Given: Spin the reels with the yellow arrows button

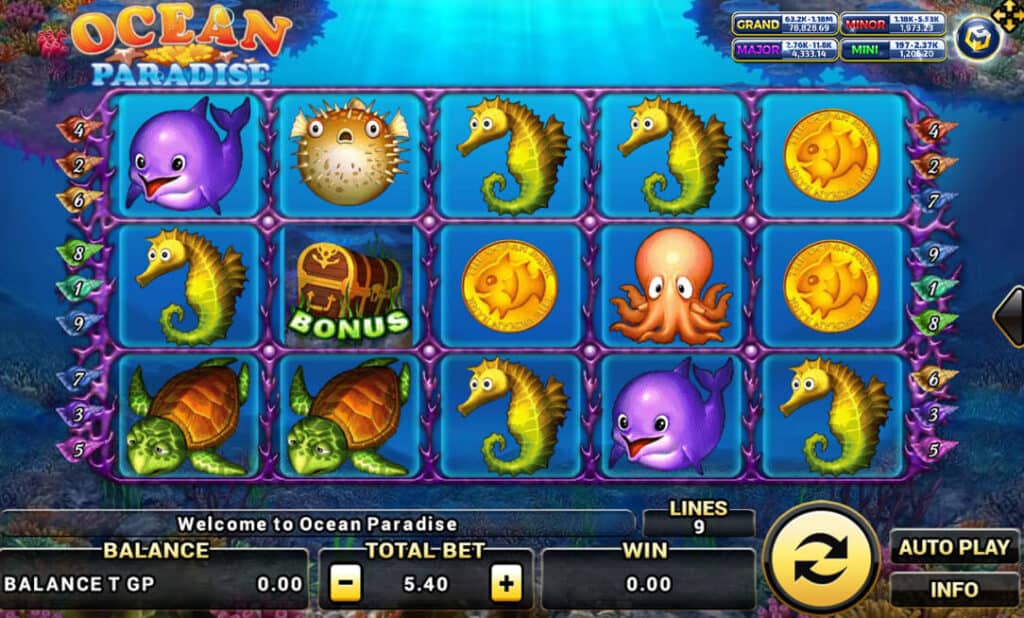Looking at the screenshot, I should point(821,557).
